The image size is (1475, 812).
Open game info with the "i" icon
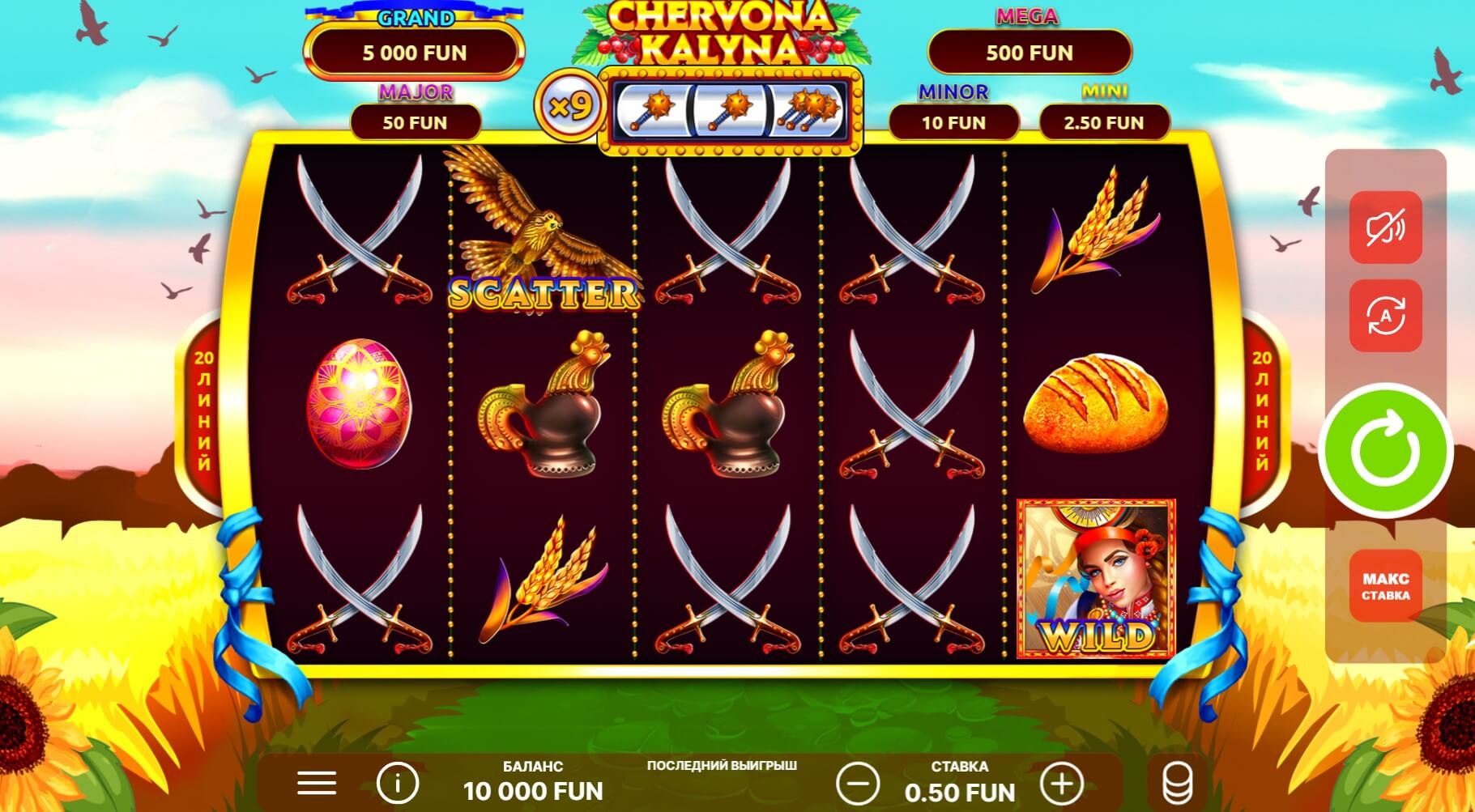tap(396, 783)
